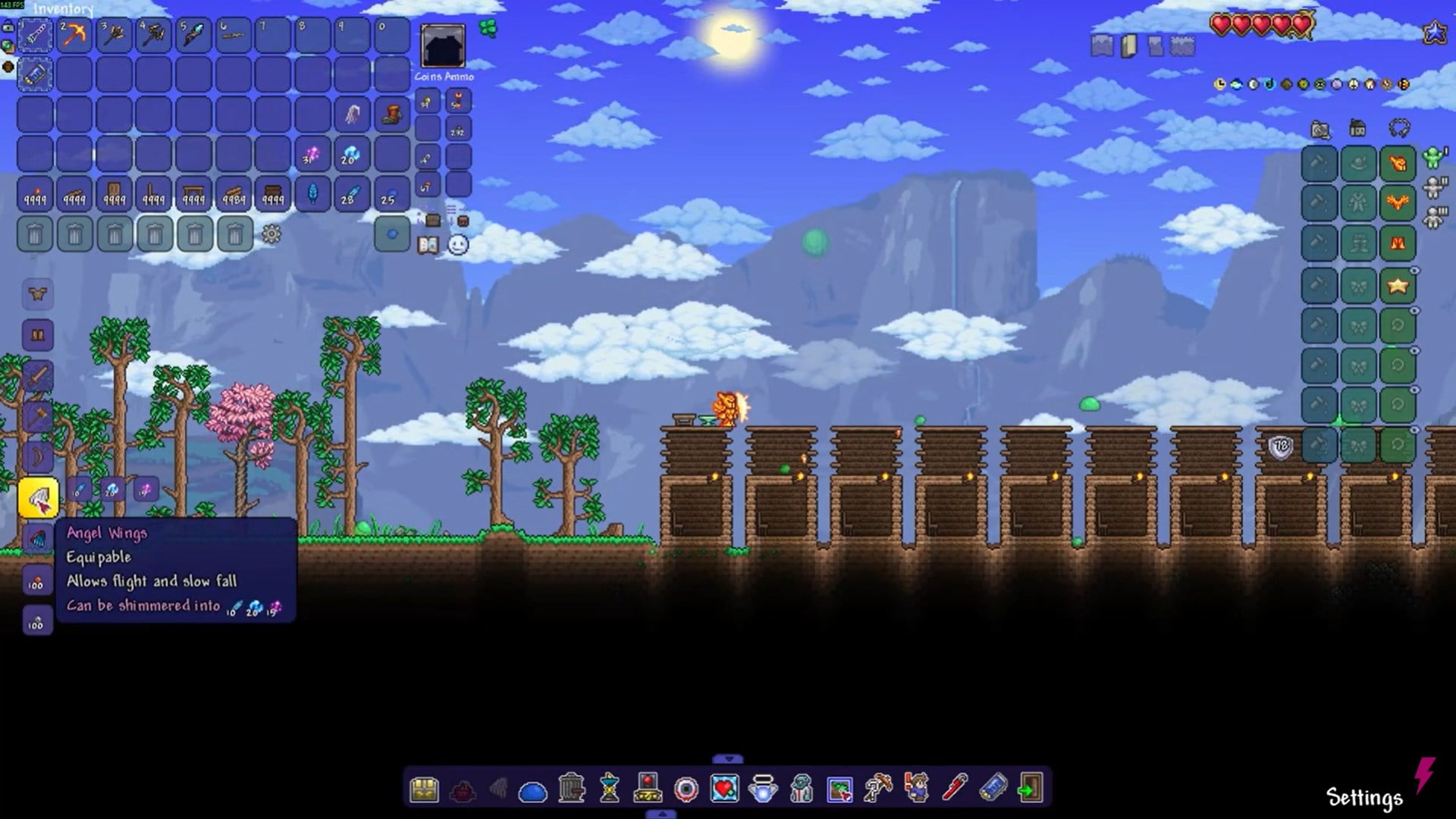The image size is (1456, 819).
Task: Select the Eye of Cthulhu toolbar icon
Action: pyautogui.click(x=686, y=789)
